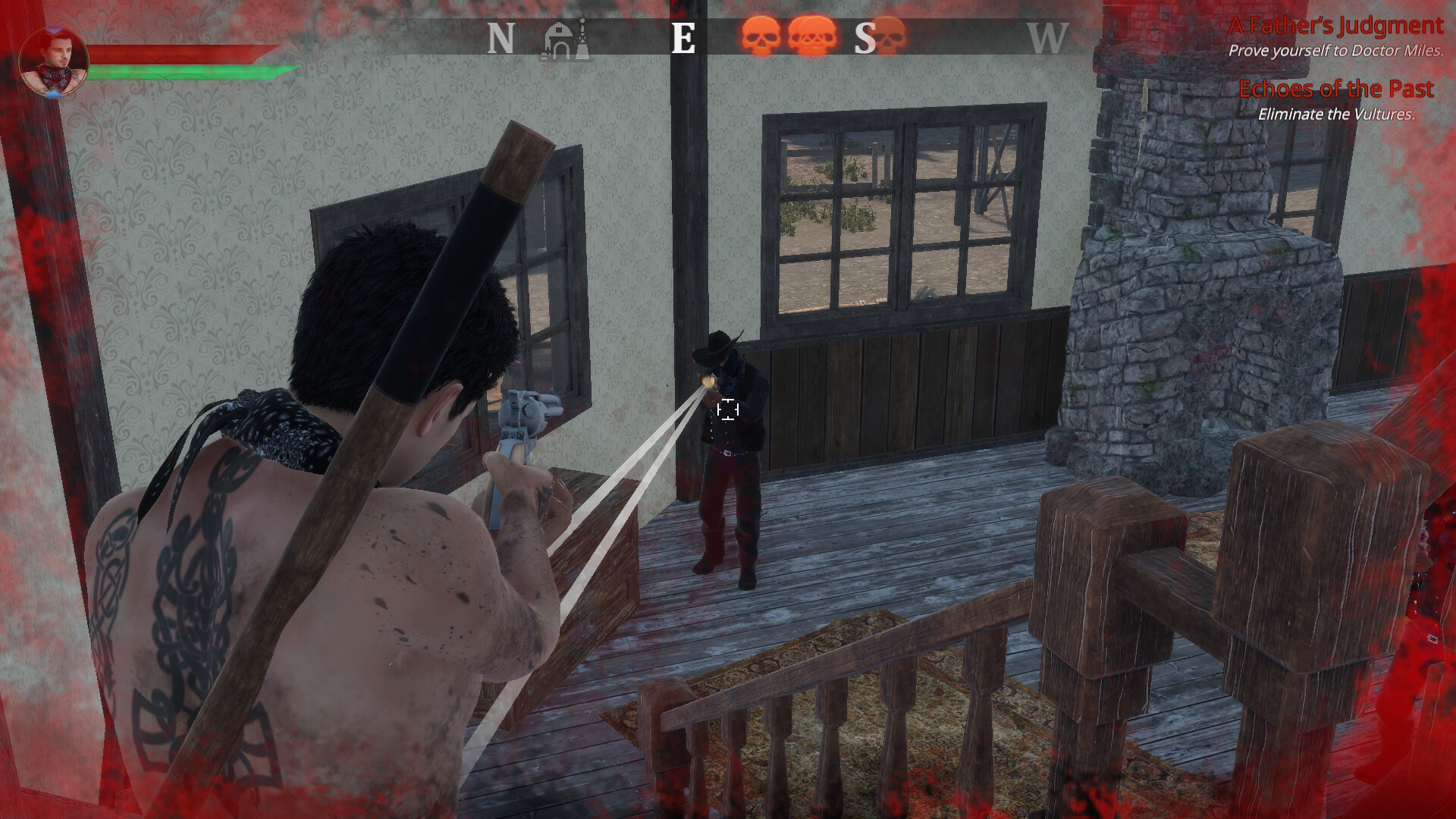Click the crosshair reticle in screen center
The width and height of the screenshot is (1456, 819).
click(728, 409)
